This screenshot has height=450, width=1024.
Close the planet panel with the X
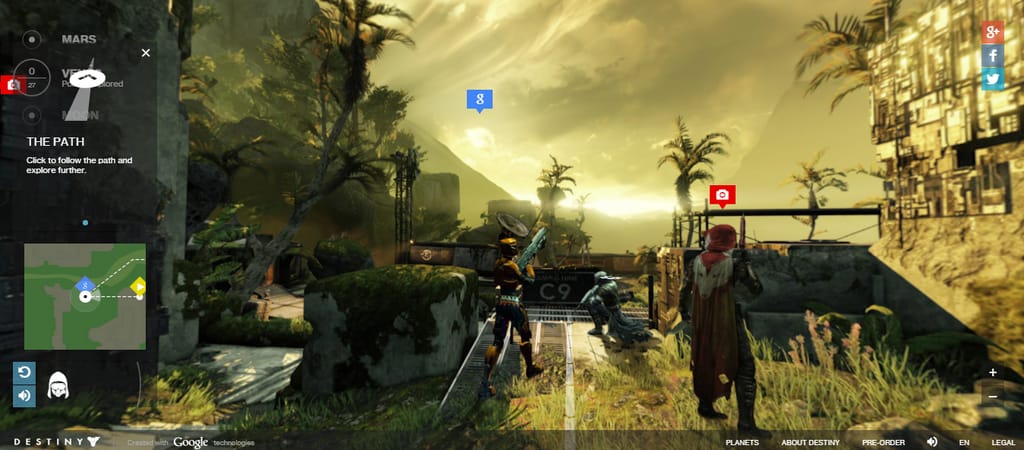pos(146,52)
